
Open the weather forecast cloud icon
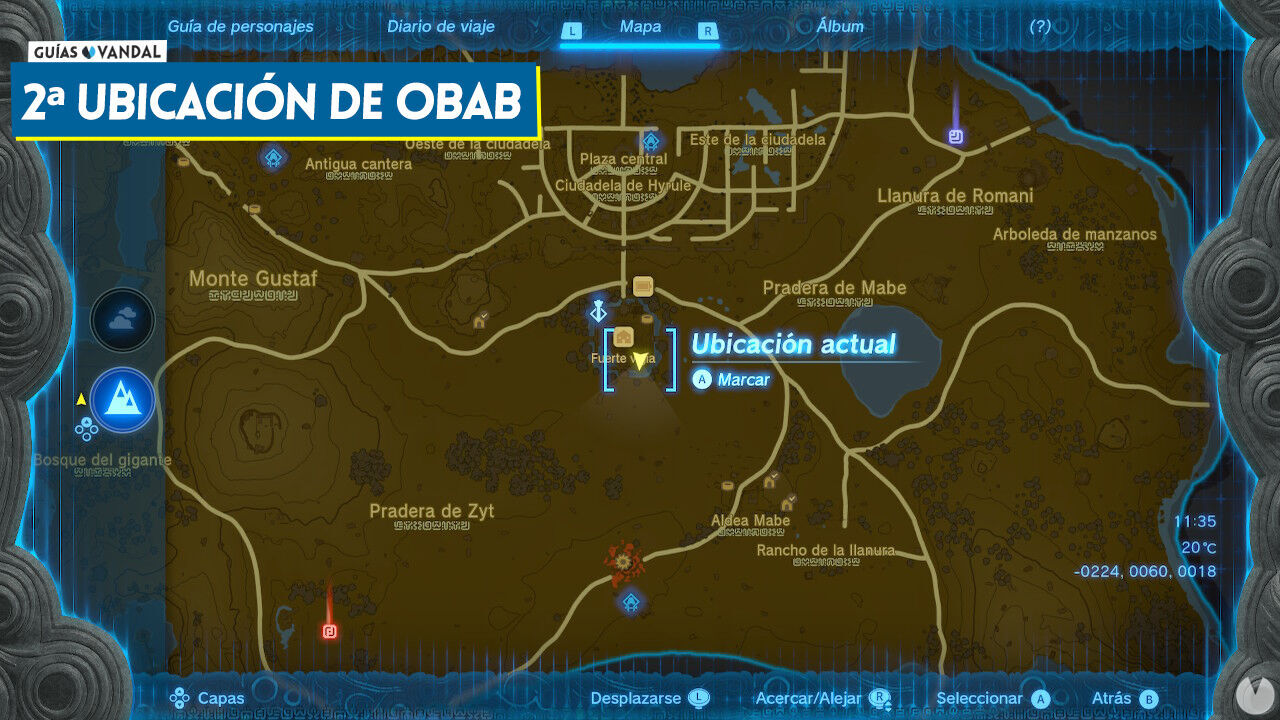tap(122, 320)
